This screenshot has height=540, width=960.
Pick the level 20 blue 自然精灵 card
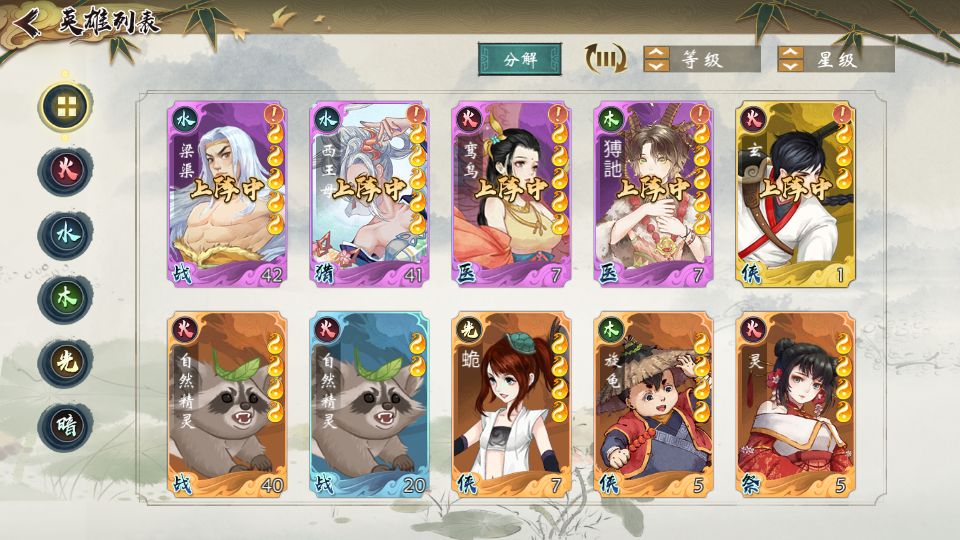click(370, 405)
